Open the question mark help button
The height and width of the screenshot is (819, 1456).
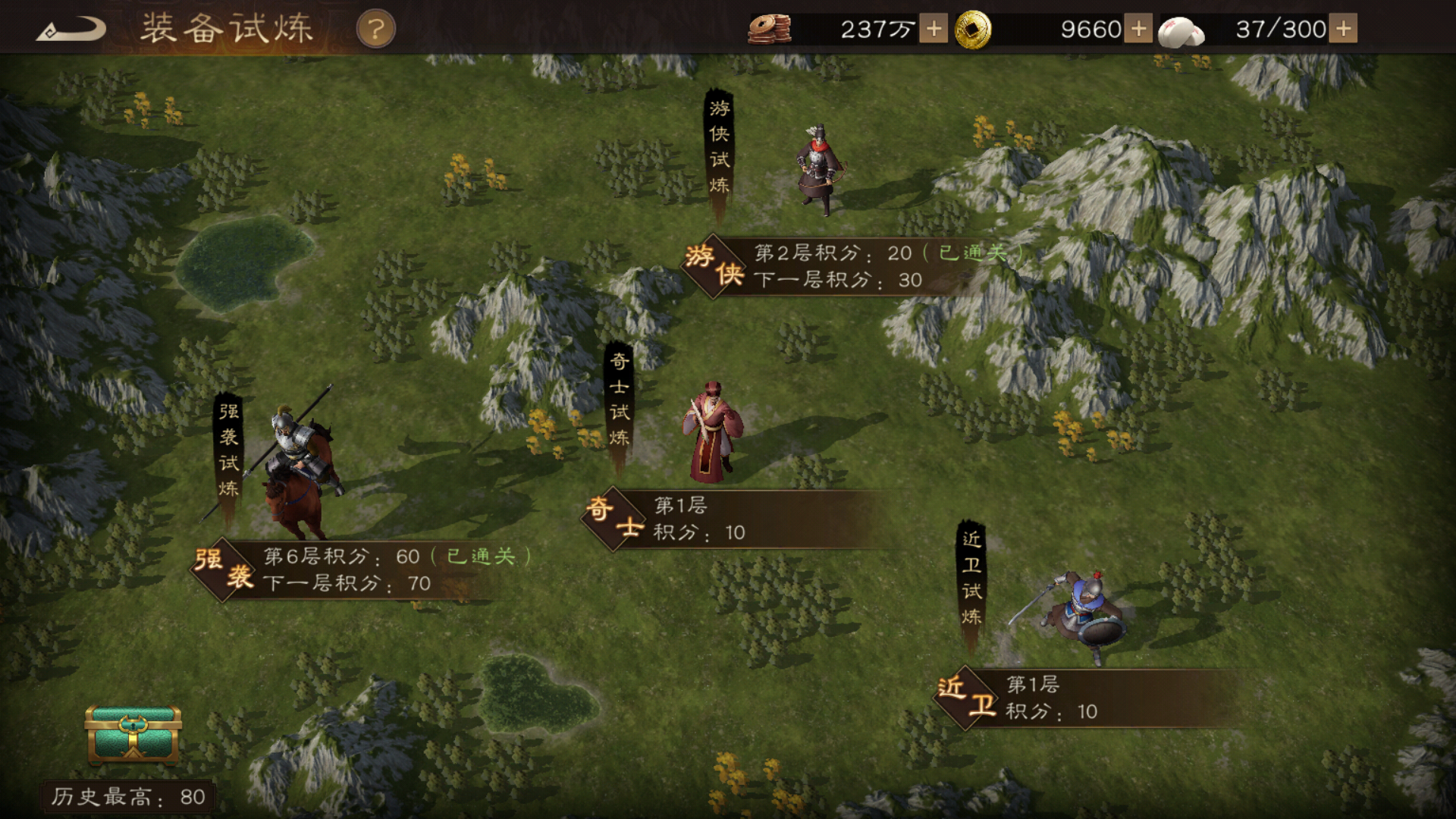375,30
